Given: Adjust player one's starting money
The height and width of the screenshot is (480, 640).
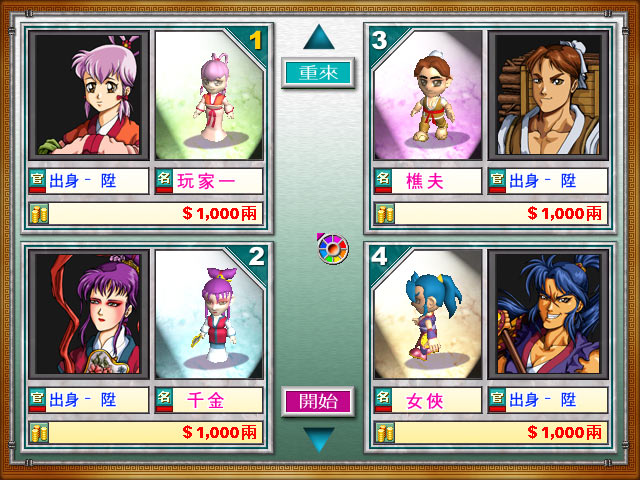Looking at the screenshot, I should click(146, 213).
